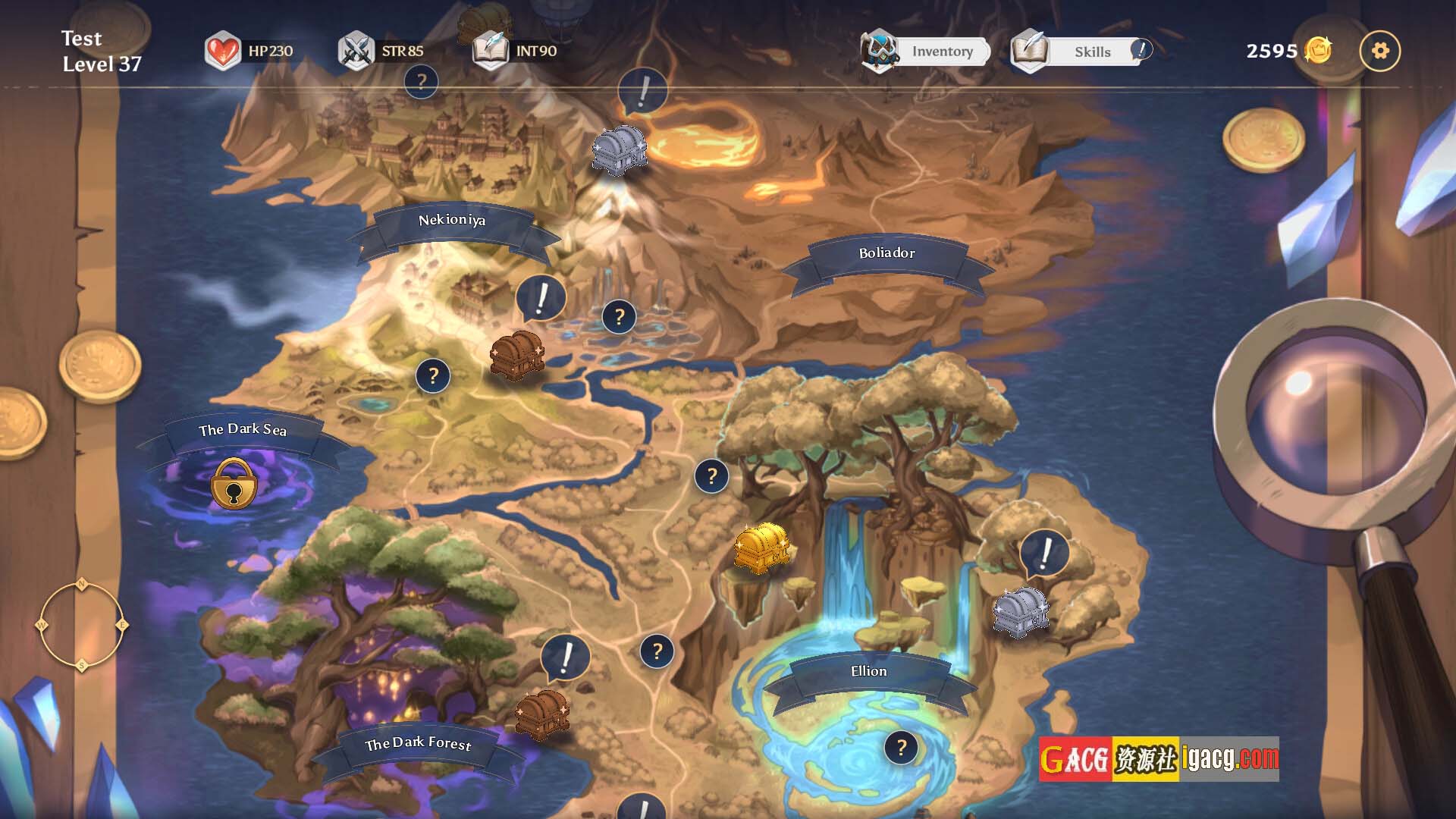The height and width of the screenshot is (819, 1456).
Task: Choose the Ellion region banner
Action: (868, 672)
